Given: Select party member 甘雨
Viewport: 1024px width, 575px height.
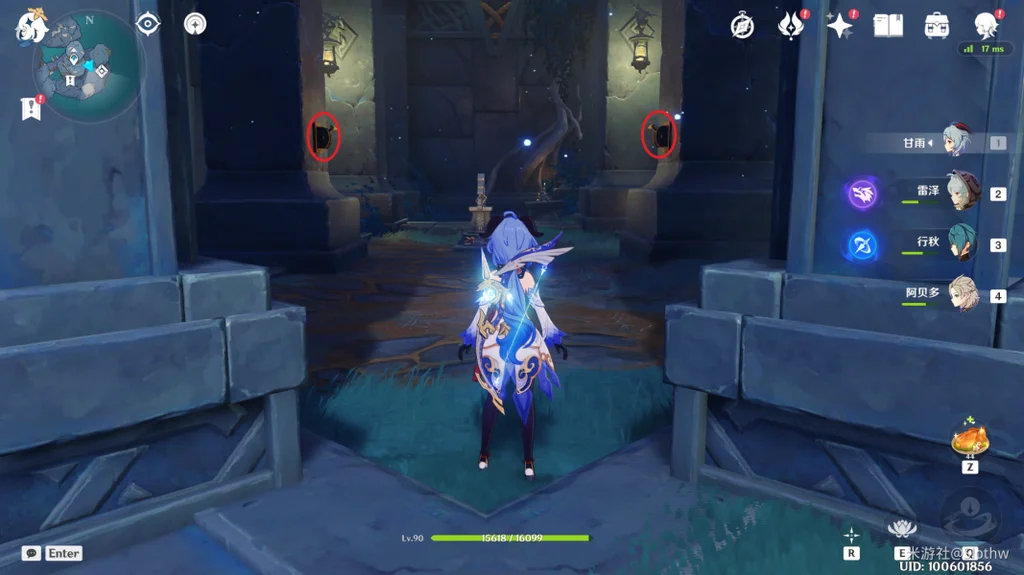Looking at the screenshot, I should [x=958, y=142].
